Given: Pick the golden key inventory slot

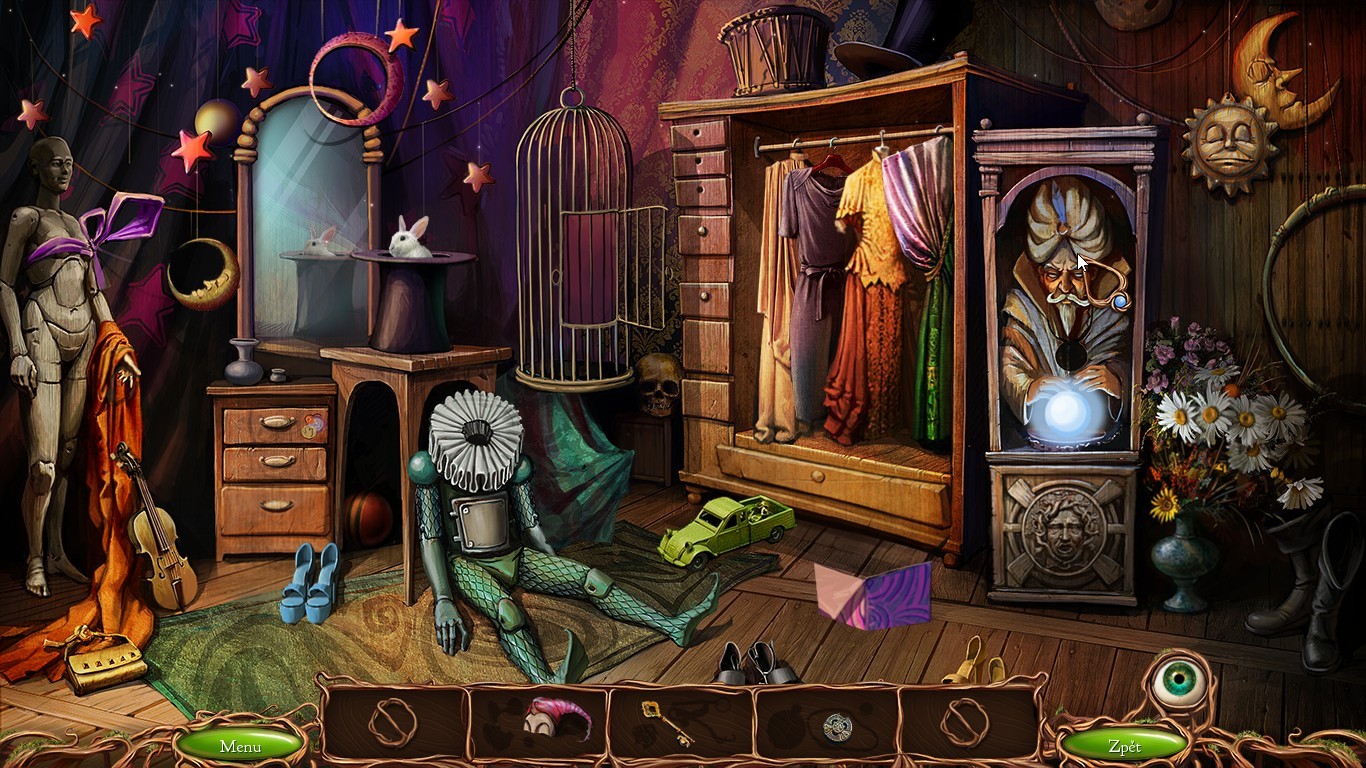Looking at the screenshot, I should [668, 722].
